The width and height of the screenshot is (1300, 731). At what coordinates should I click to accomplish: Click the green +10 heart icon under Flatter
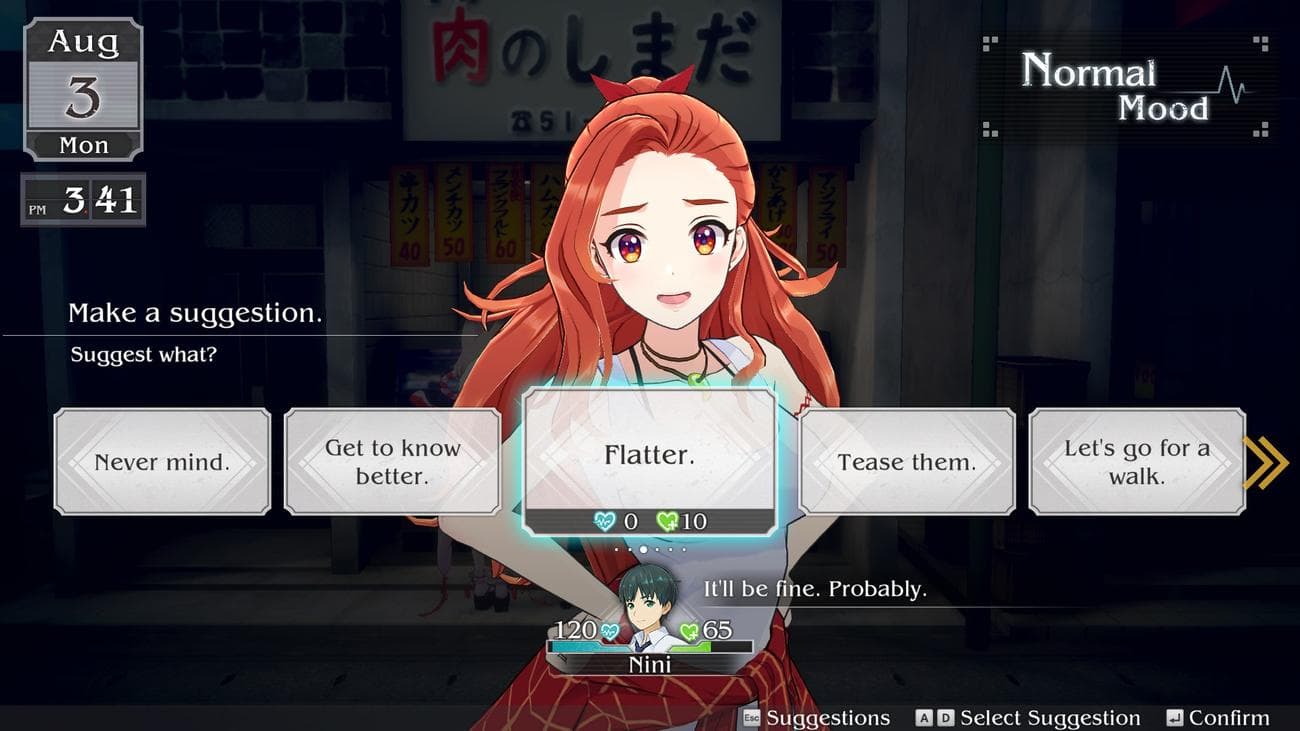coord(668,519)
